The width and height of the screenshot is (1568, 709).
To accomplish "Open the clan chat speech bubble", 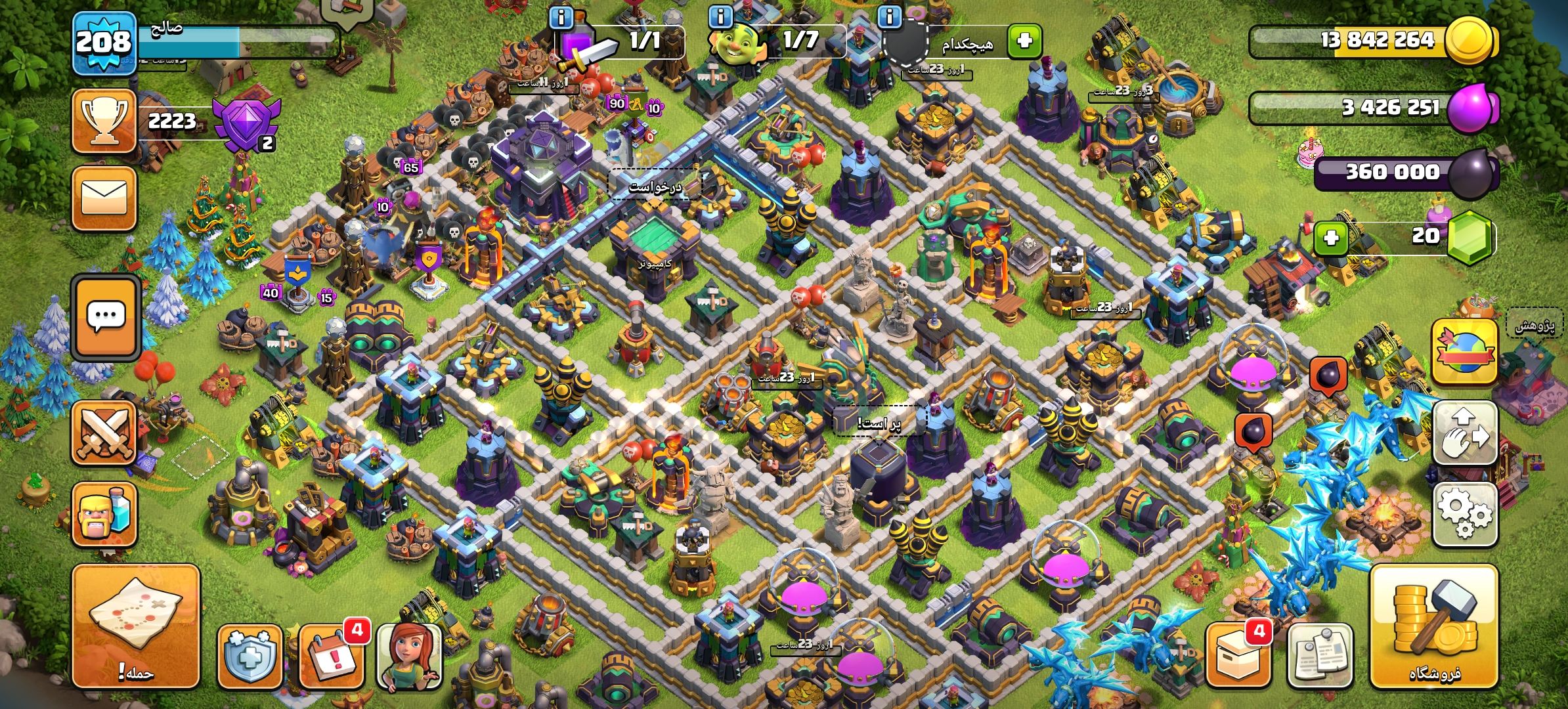I will (106, 318).
